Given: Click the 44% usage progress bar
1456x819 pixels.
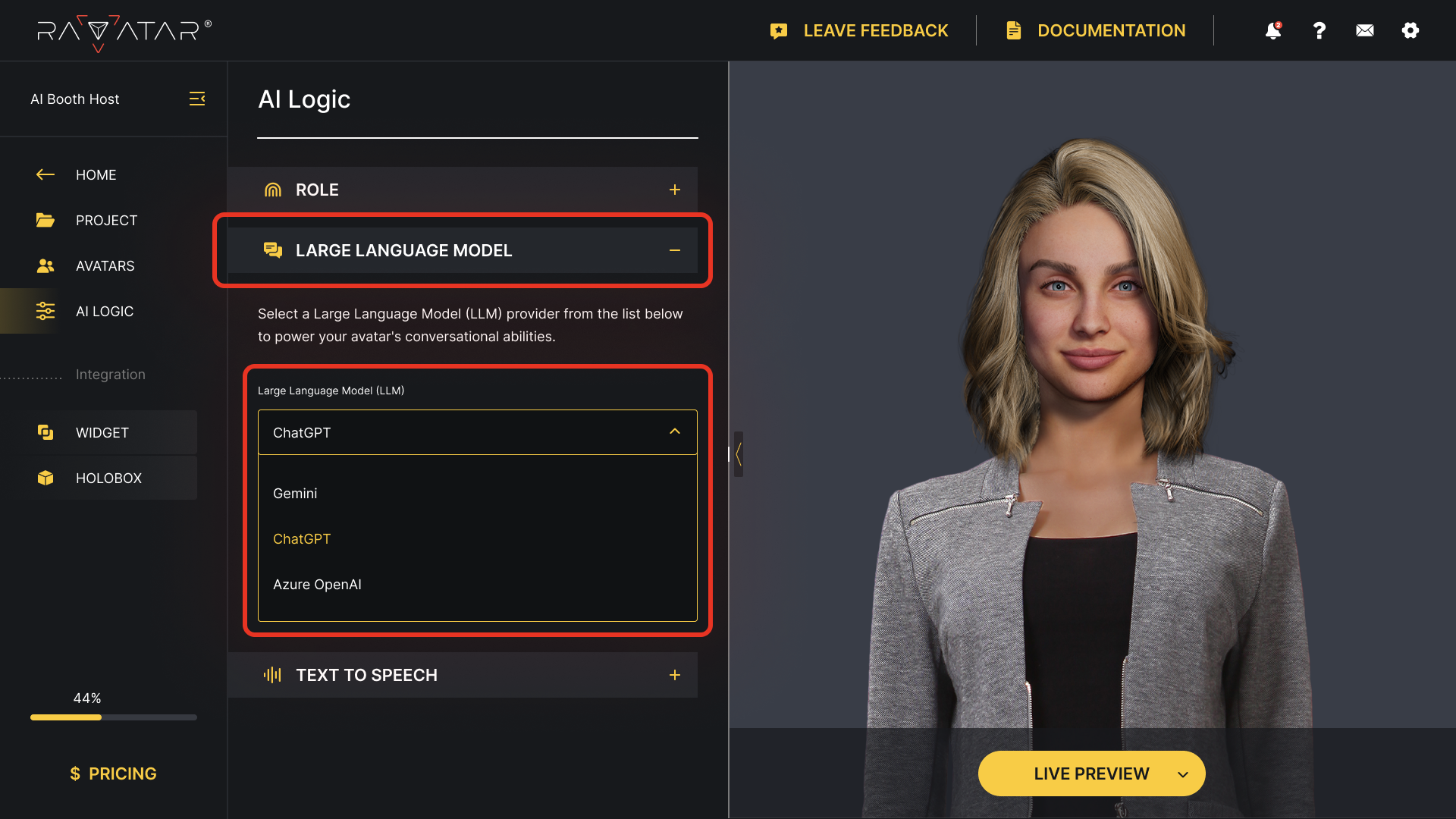Looking at the screenshot, I should [x=112, y=717].
